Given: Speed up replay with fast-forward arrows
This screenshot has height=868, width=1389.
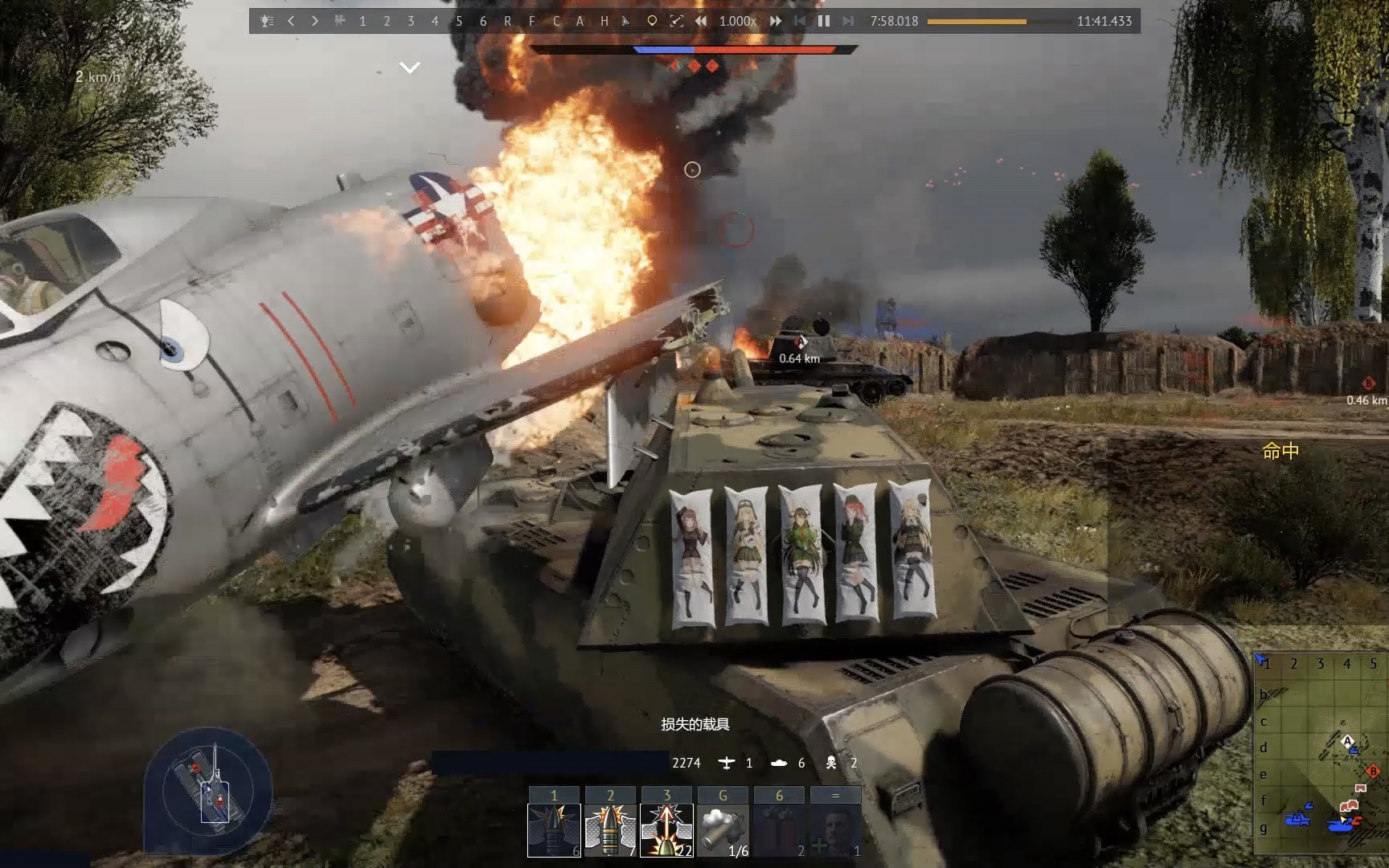Looking at the screenshot, I should tap(776, 21).
